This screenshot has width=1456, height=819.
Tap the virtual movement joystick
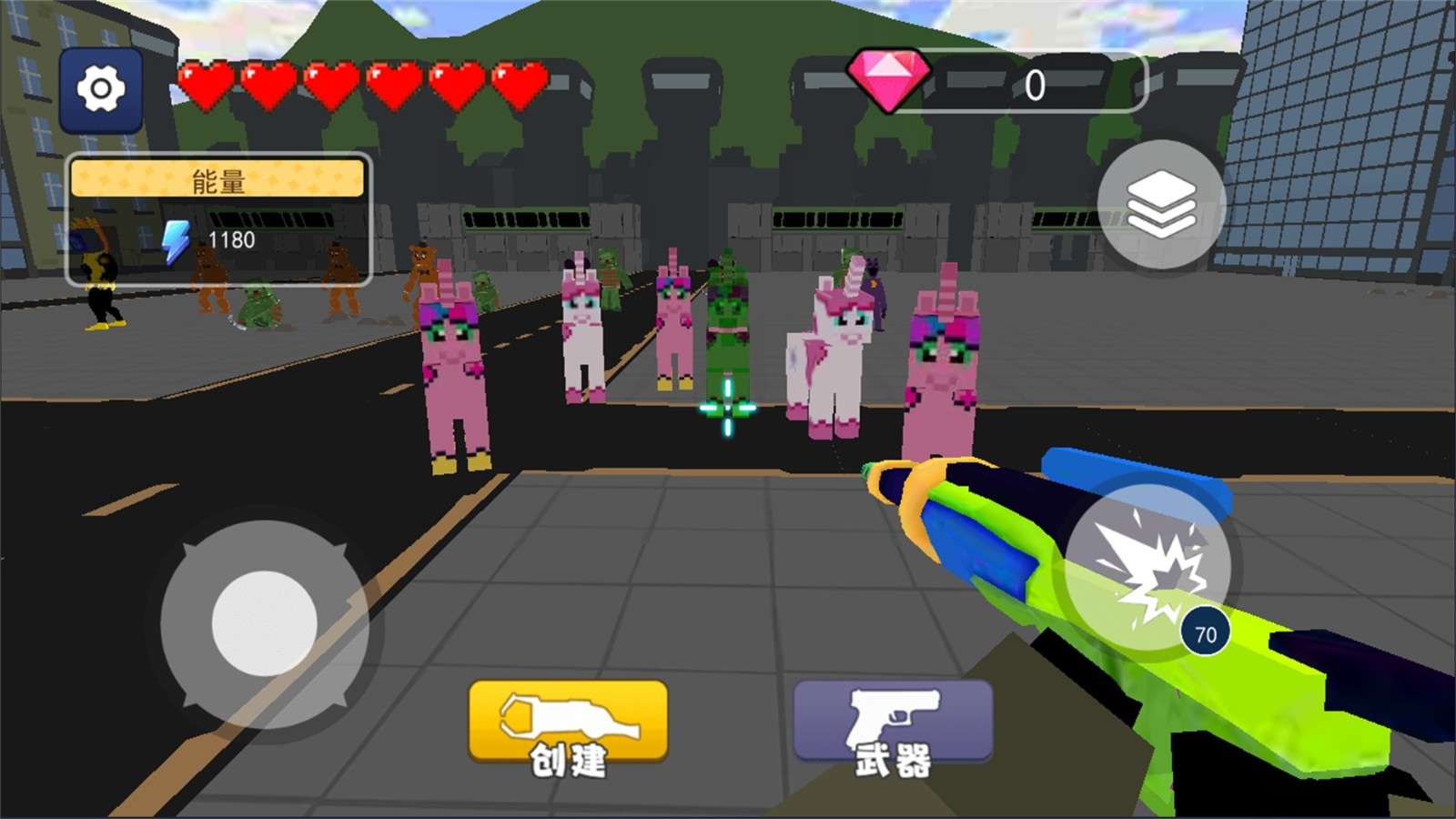point(264,623)
